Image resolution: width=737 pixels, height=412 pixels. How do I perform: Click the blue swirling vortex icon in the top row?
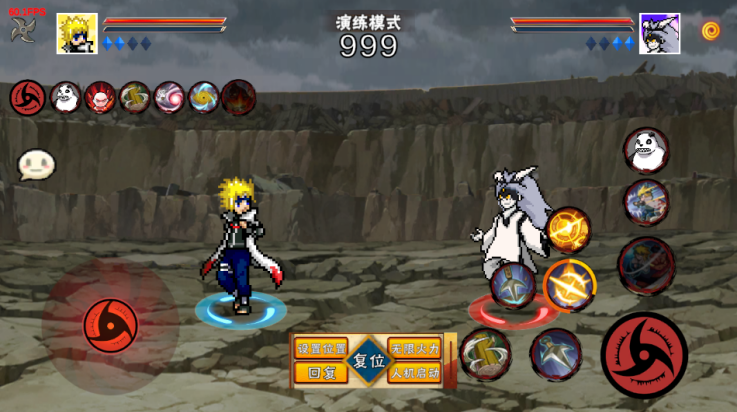(x=203, y=97)
